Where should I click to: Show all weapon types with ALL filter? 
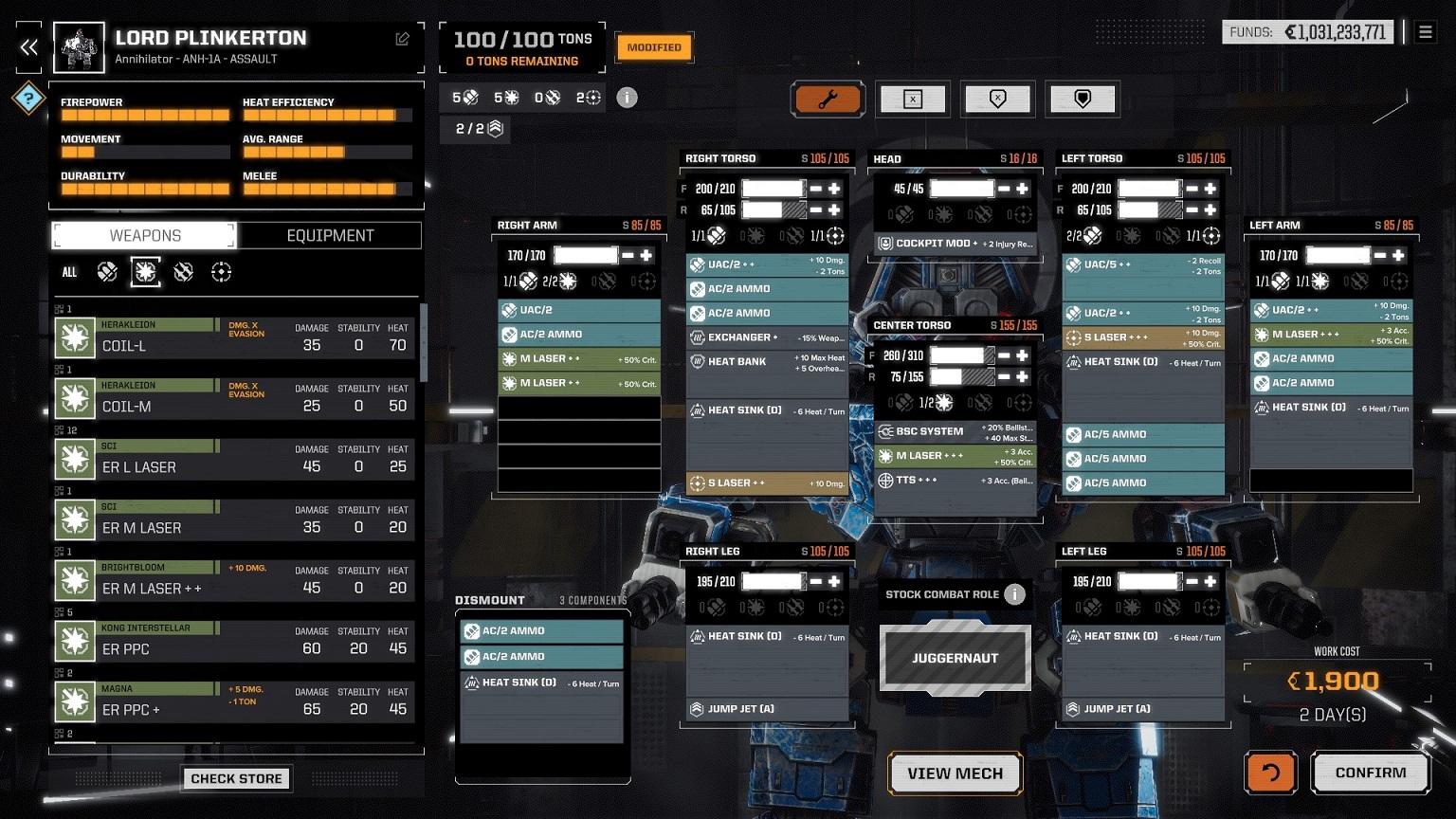point(69,272)
